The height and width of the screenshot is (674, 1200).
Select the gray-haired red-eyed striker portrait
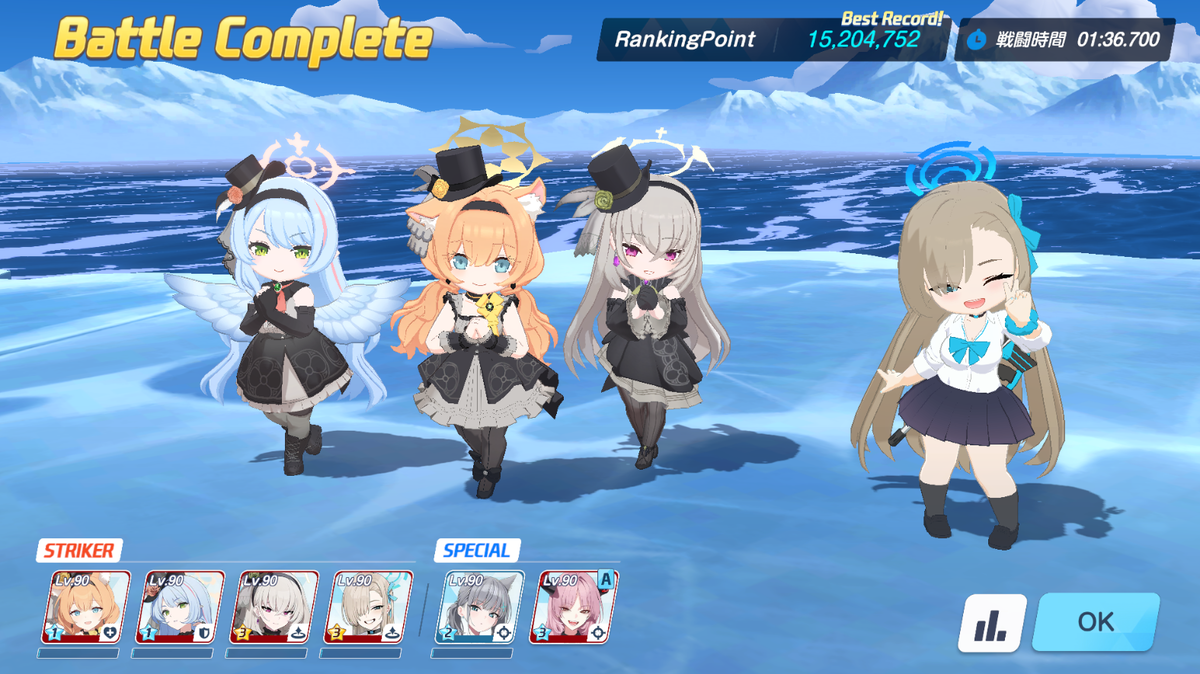274,607
